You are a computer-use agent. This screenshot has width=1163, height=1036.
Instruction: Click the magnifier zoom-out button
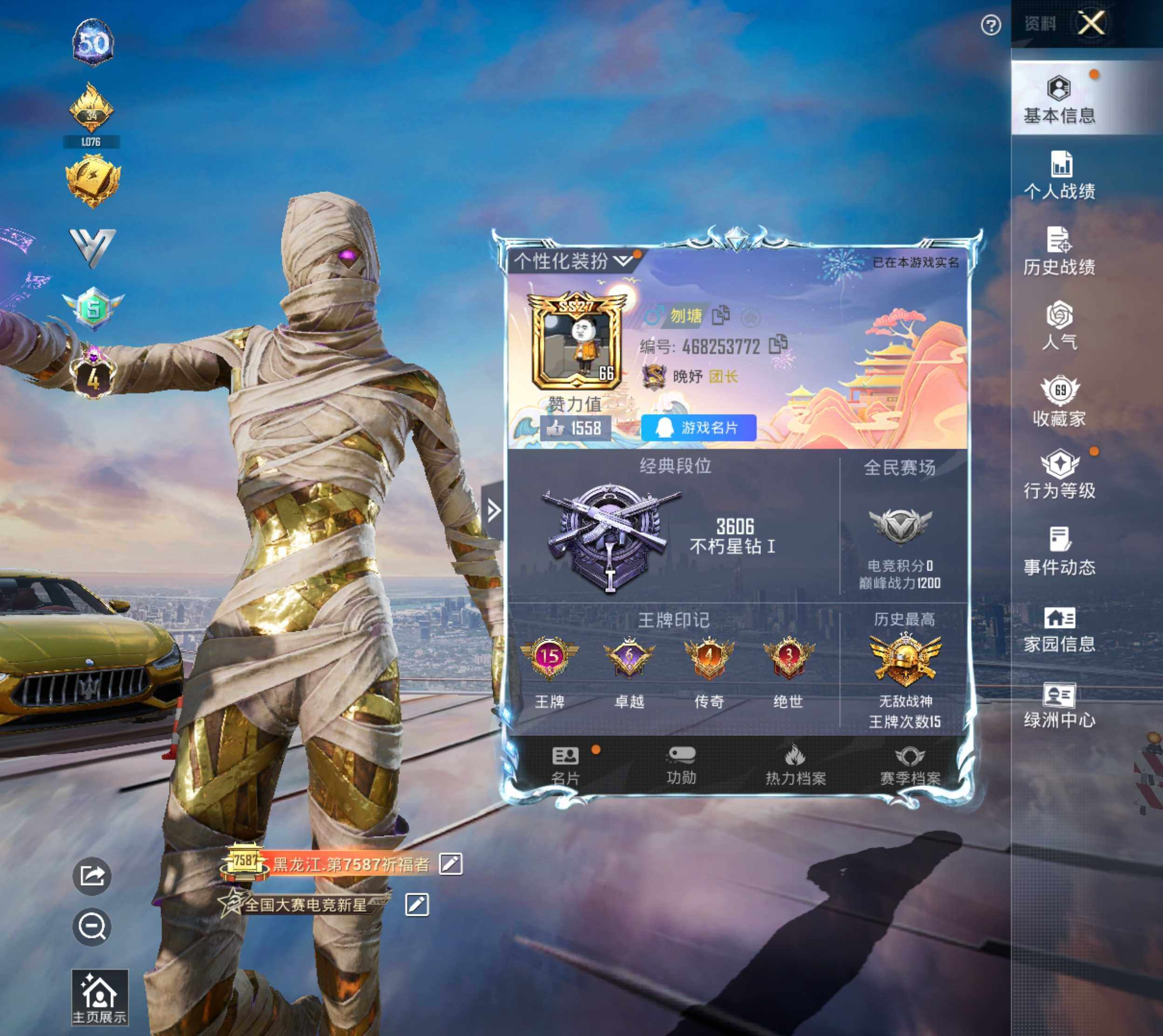tap(92, 927)
